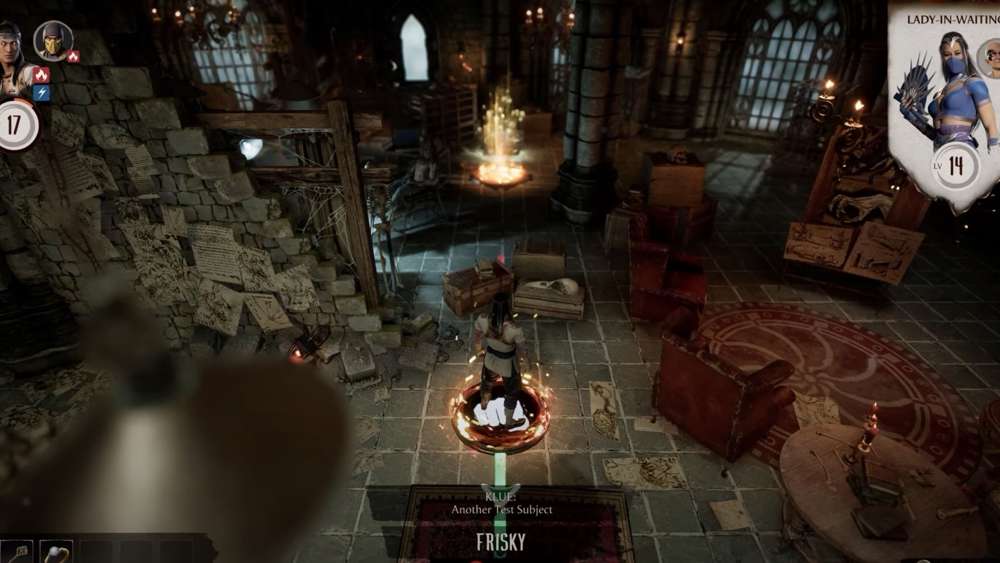This screenshot has width=1000, height=563.
Task: Click the blue lightning element icon
Action: point(41,93)
